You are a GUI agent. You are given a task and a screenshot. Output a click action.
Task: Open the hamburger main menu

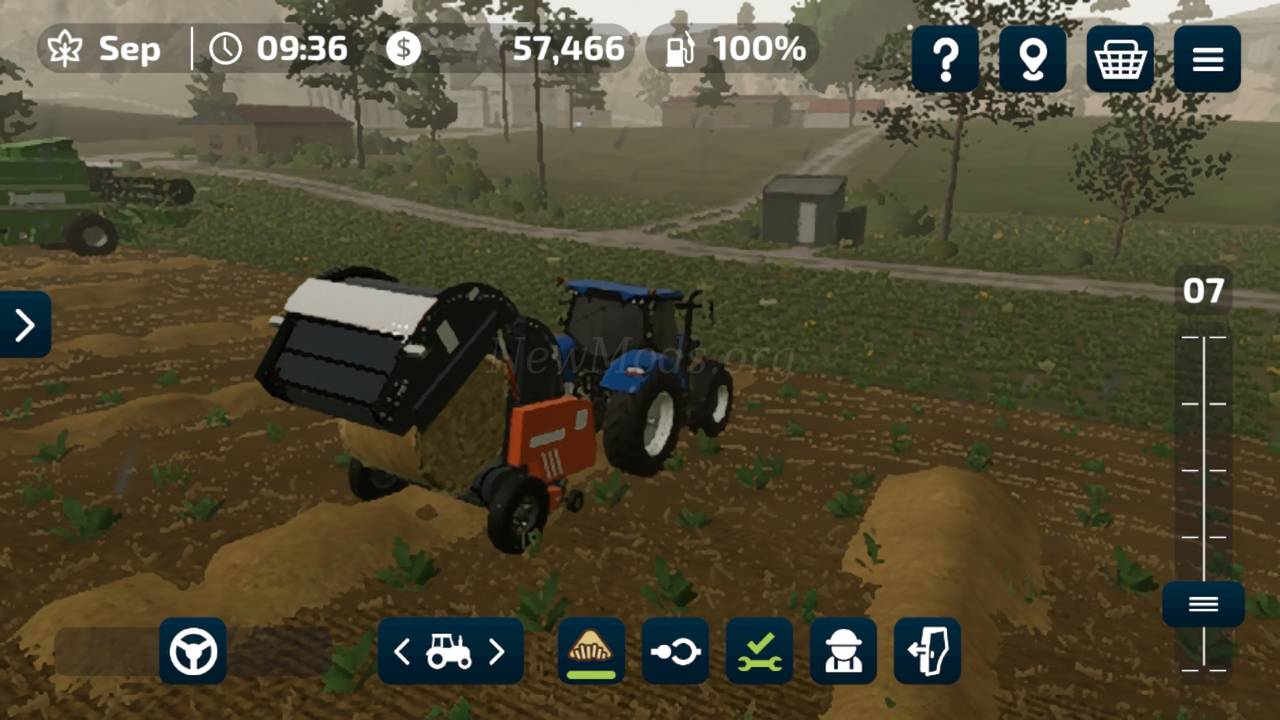click(1207, 60)
